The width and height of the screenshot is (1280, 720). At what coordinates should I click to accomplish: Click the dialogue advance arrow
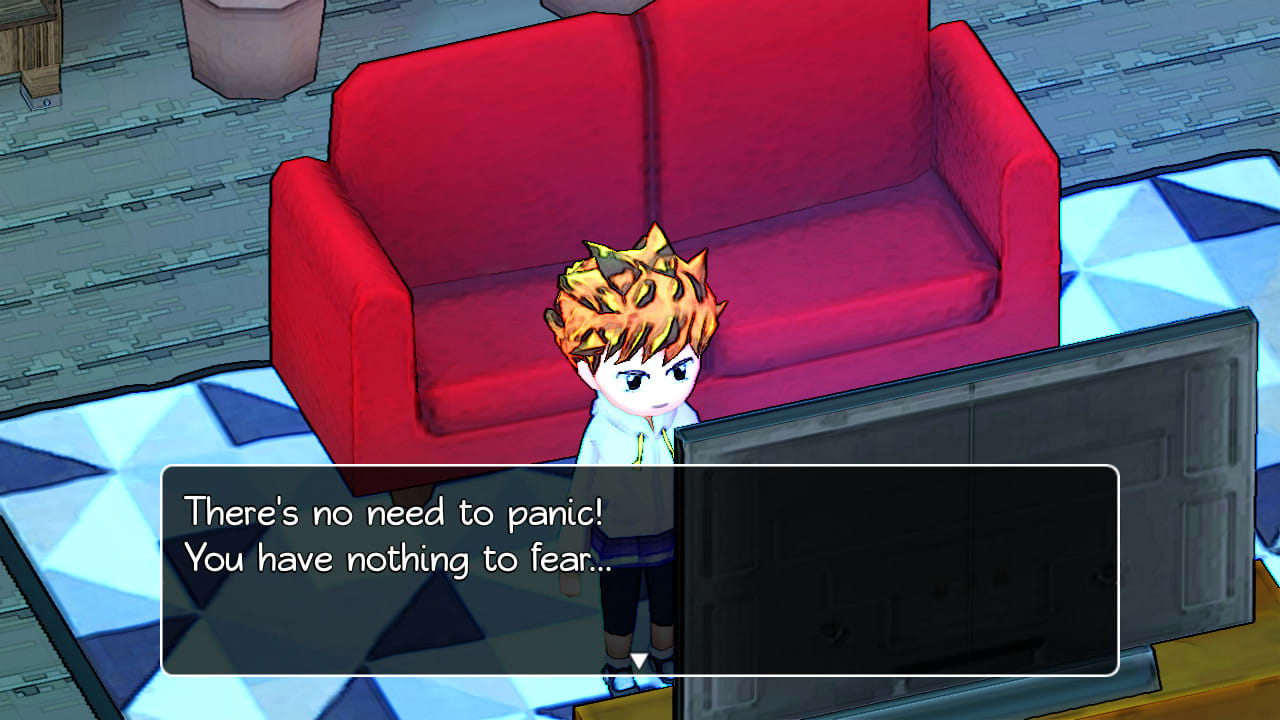tap(639, 661)
